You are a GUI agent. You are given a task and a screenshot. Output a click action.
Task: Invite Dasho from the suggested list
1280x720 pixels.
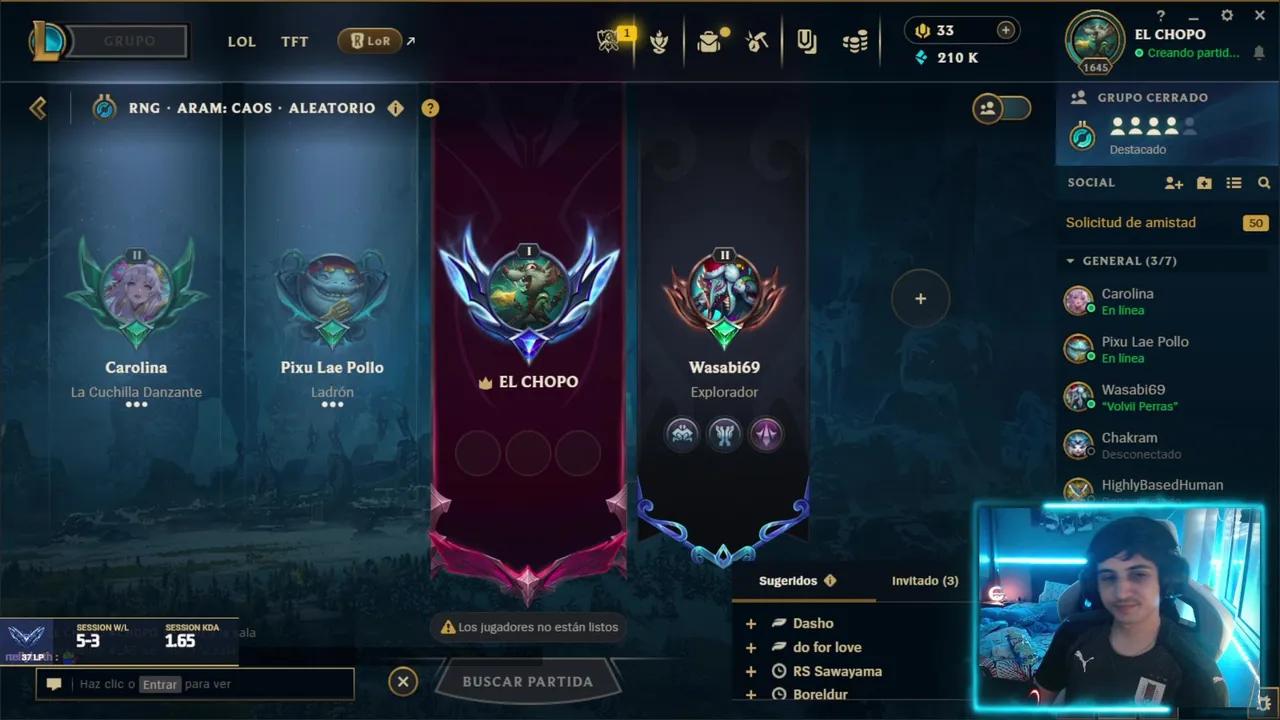click(x=750, y=622)
